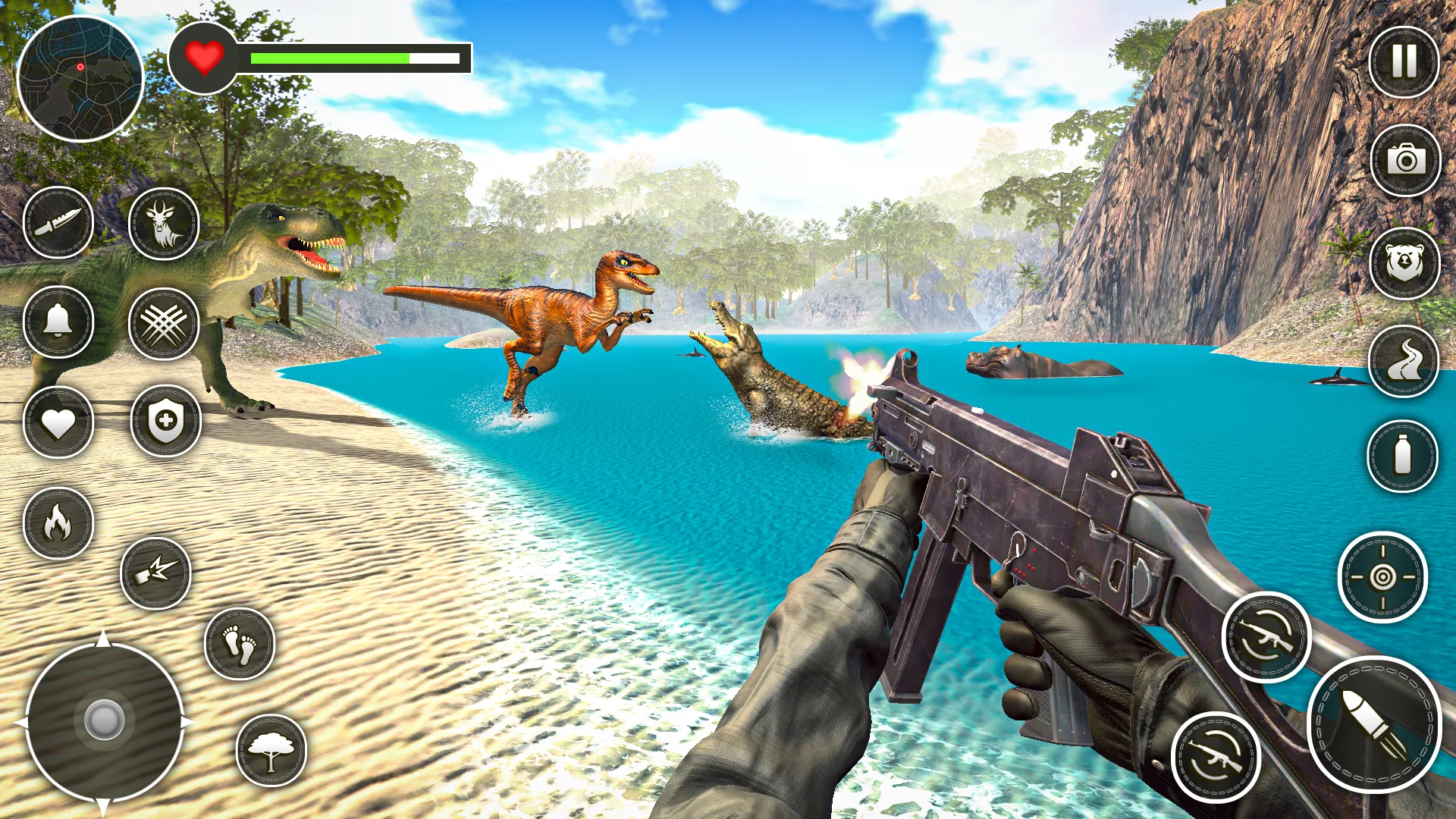Trigger the flame icon ability

tap(58, 523)
